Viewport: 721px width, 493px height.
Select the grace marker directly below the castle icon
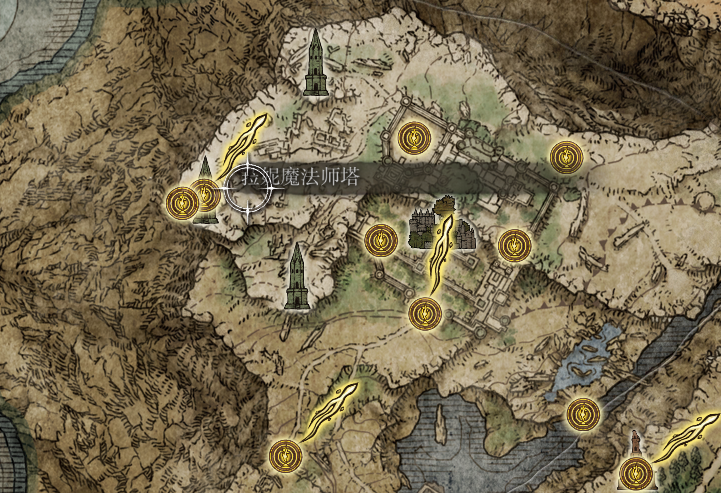point(425,314)
